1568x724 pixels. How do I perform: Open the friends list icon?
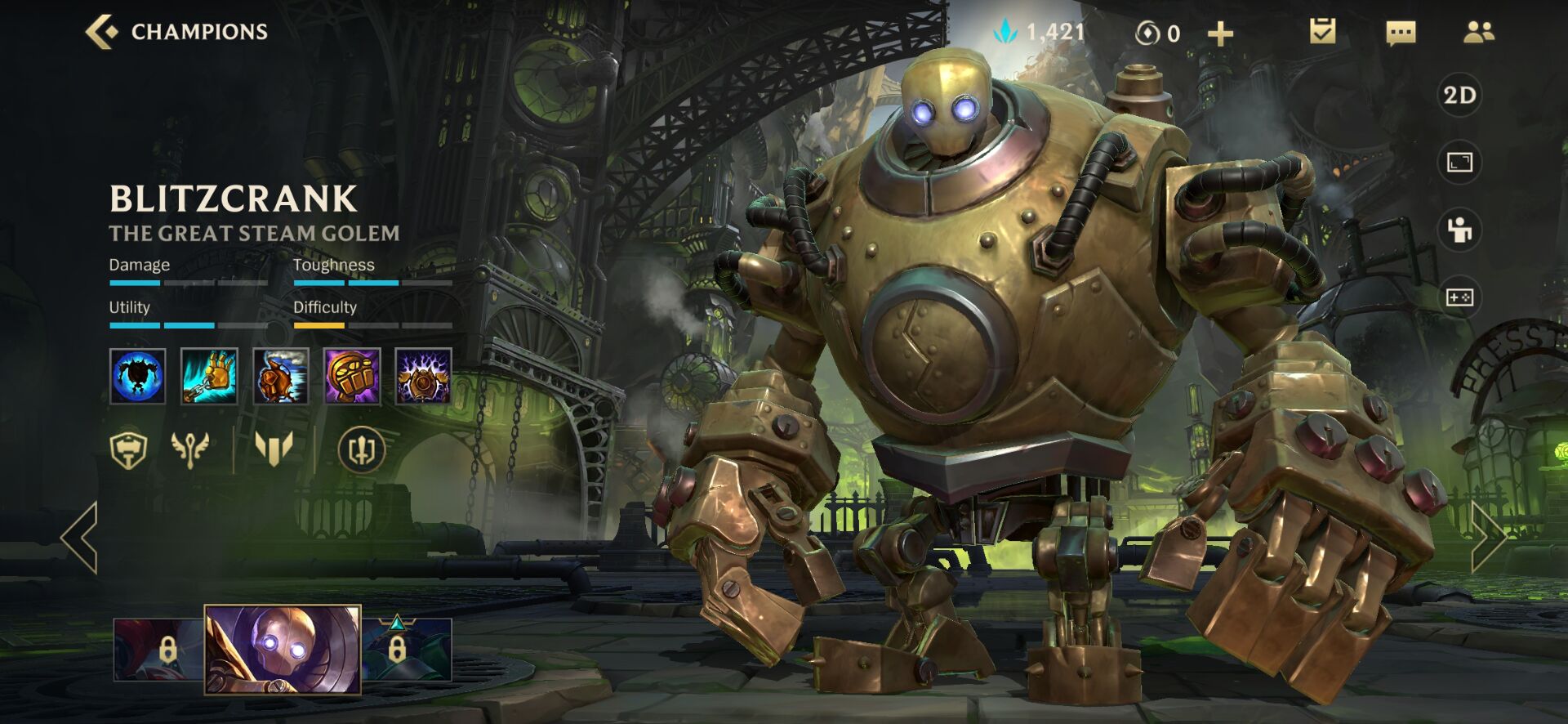coord(1478,32)
